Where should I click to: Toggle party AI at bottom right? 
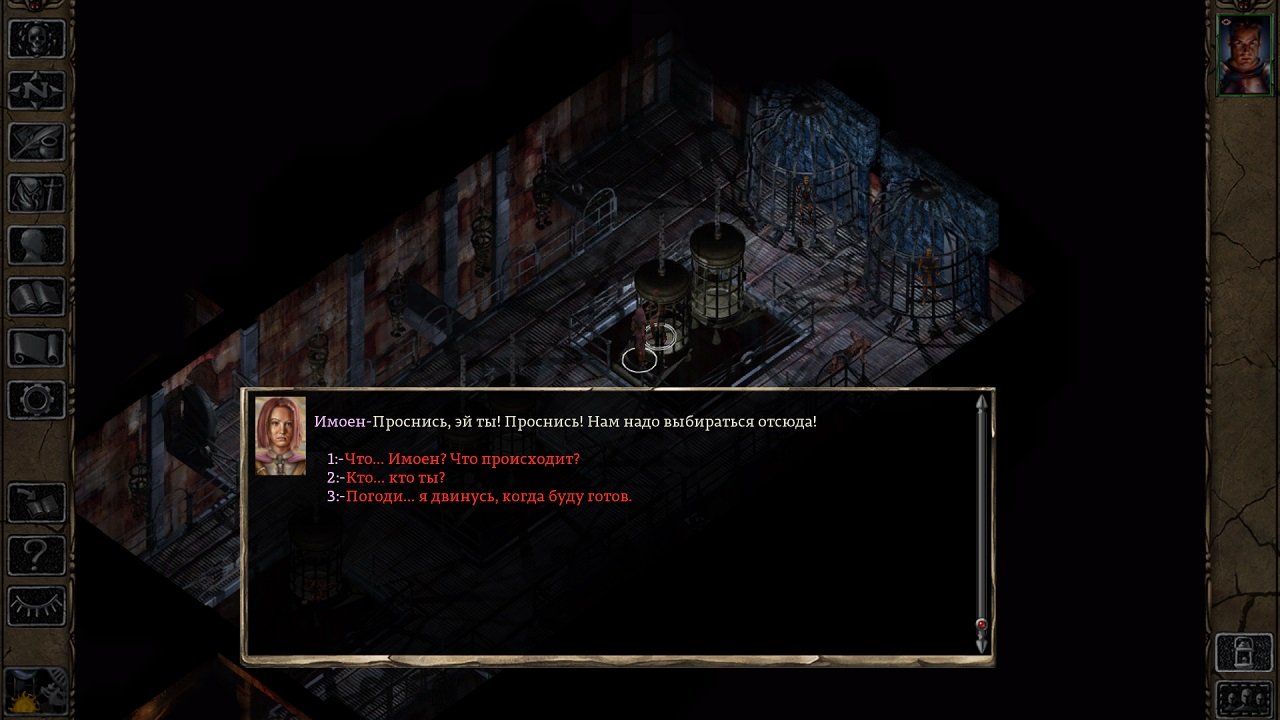[1243, 650]
